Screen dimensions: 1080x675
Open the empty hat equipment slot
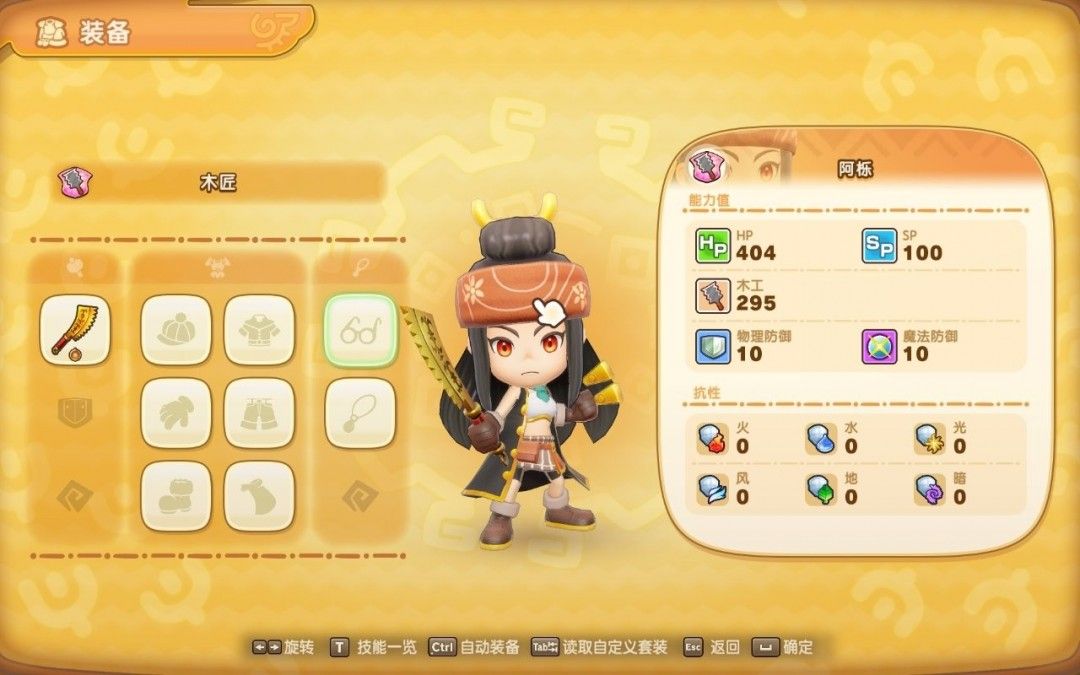[x=176, y=329]
